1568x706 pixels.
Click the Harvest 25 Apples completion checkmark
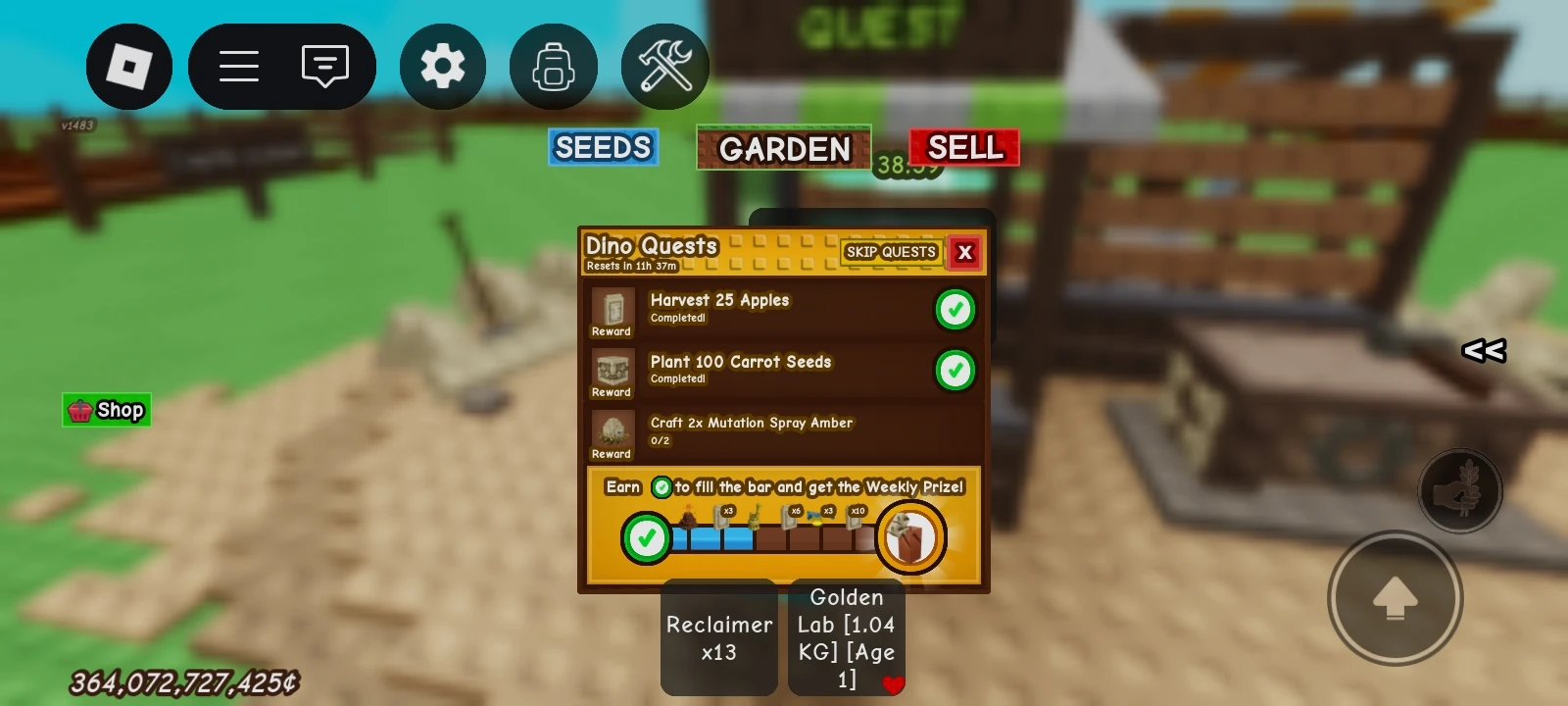point(955,310)
